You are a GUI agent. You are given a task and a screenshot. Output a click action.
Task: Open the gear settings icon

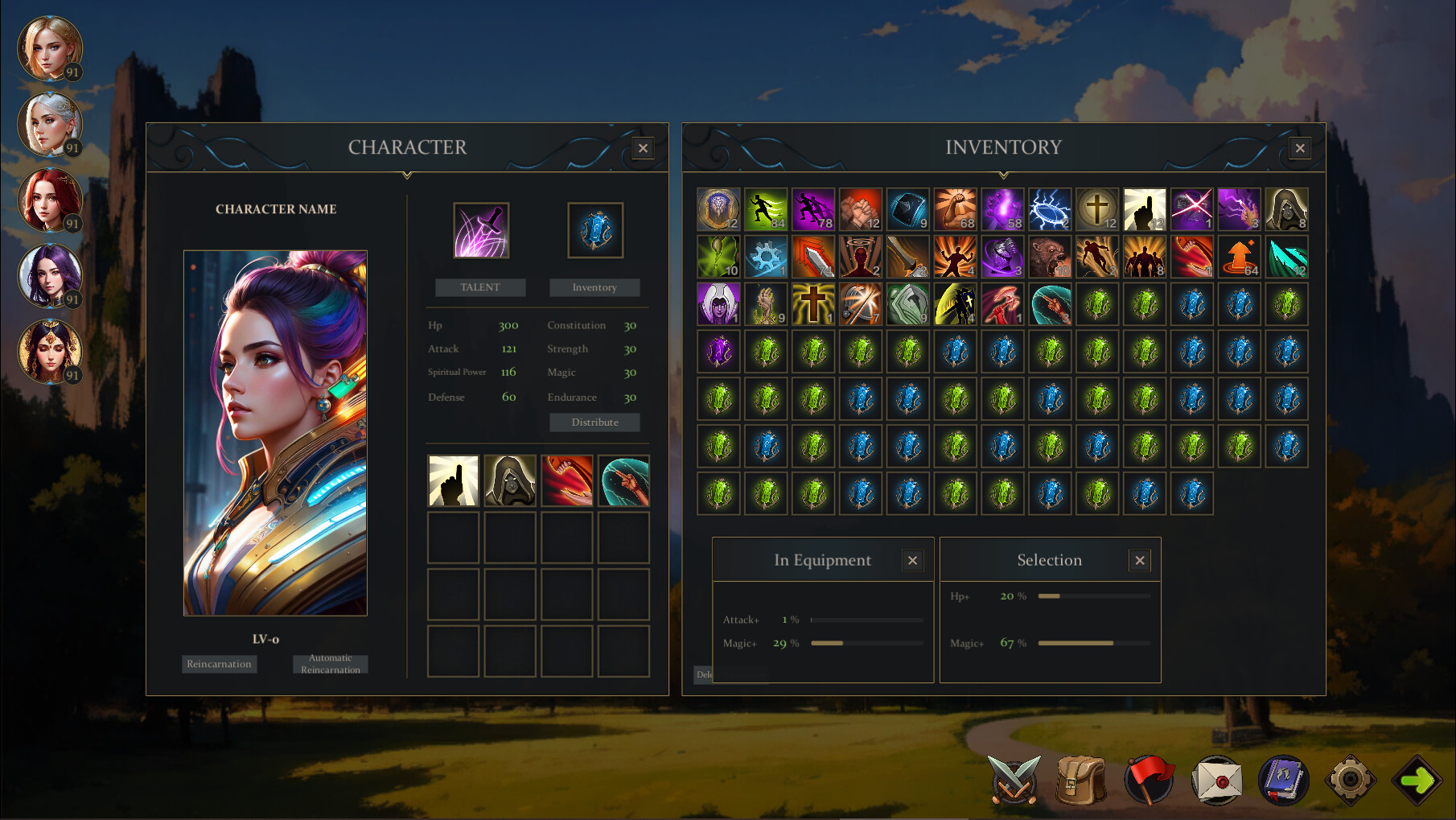1351,779
